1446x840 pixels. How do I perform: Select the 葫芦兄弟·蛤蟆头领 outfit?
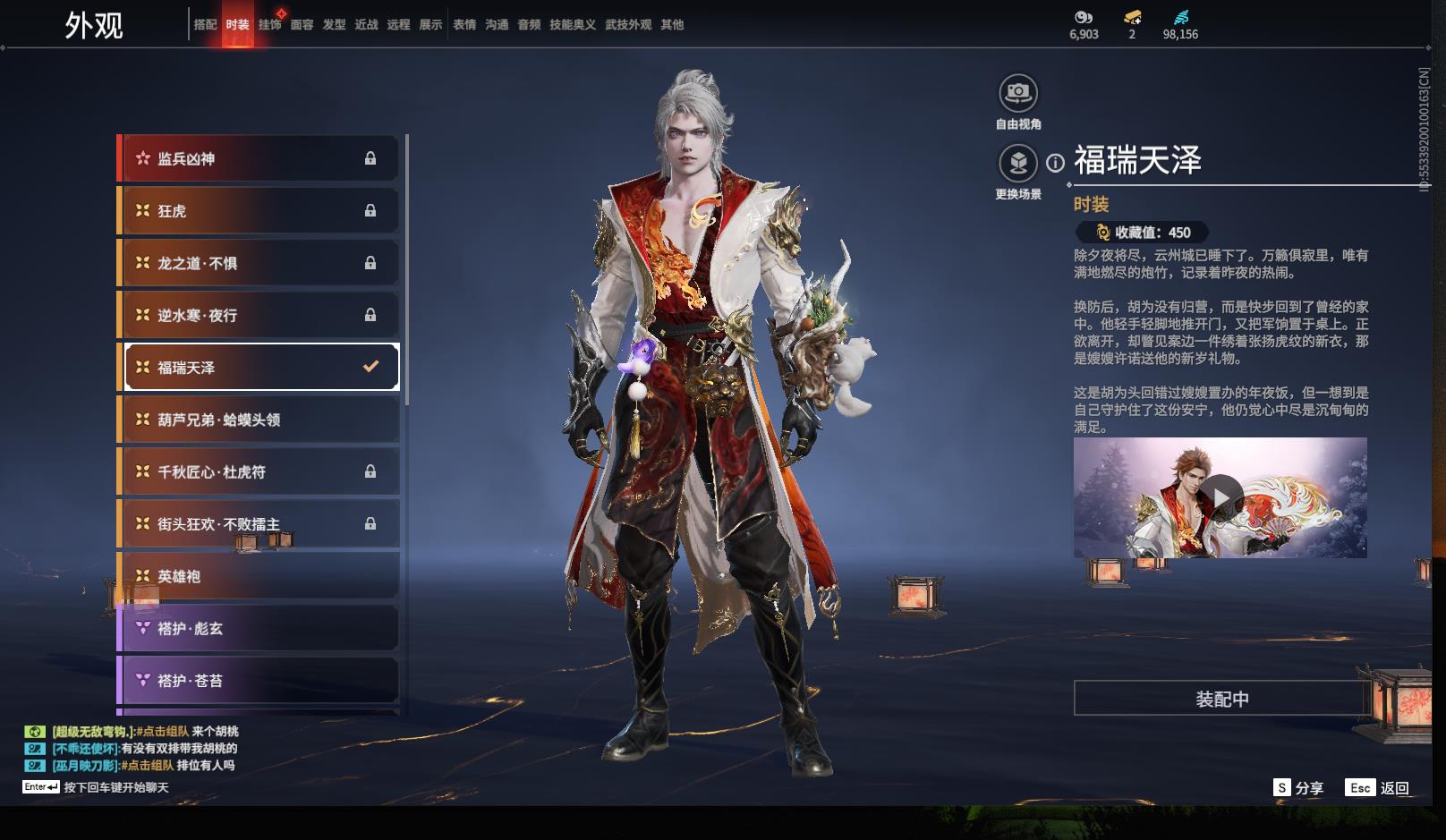click(x=259, y=420)
